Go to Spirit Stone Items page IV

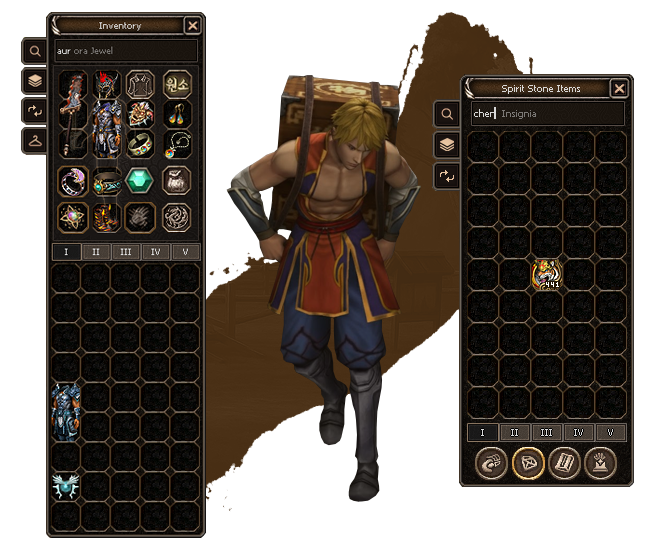pos(578,433)
